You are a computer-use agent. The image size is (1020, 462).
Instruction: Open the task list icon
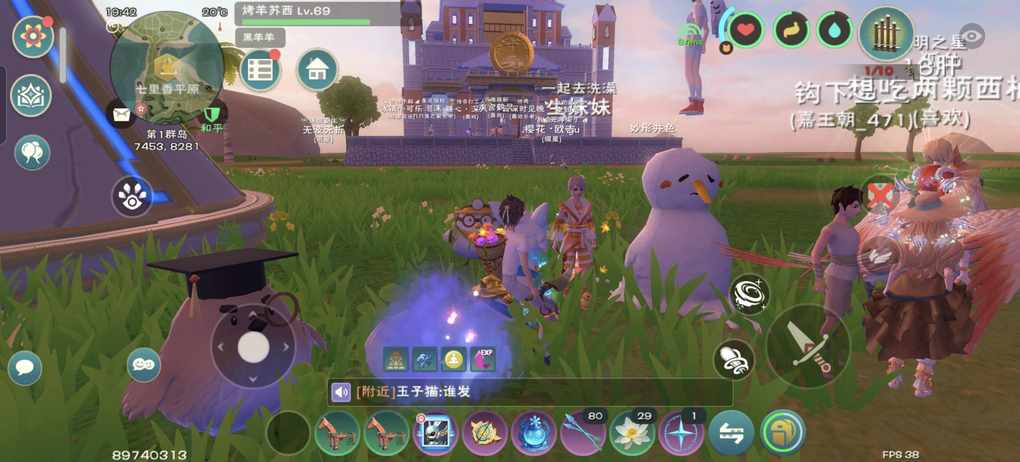coord(260,69)
